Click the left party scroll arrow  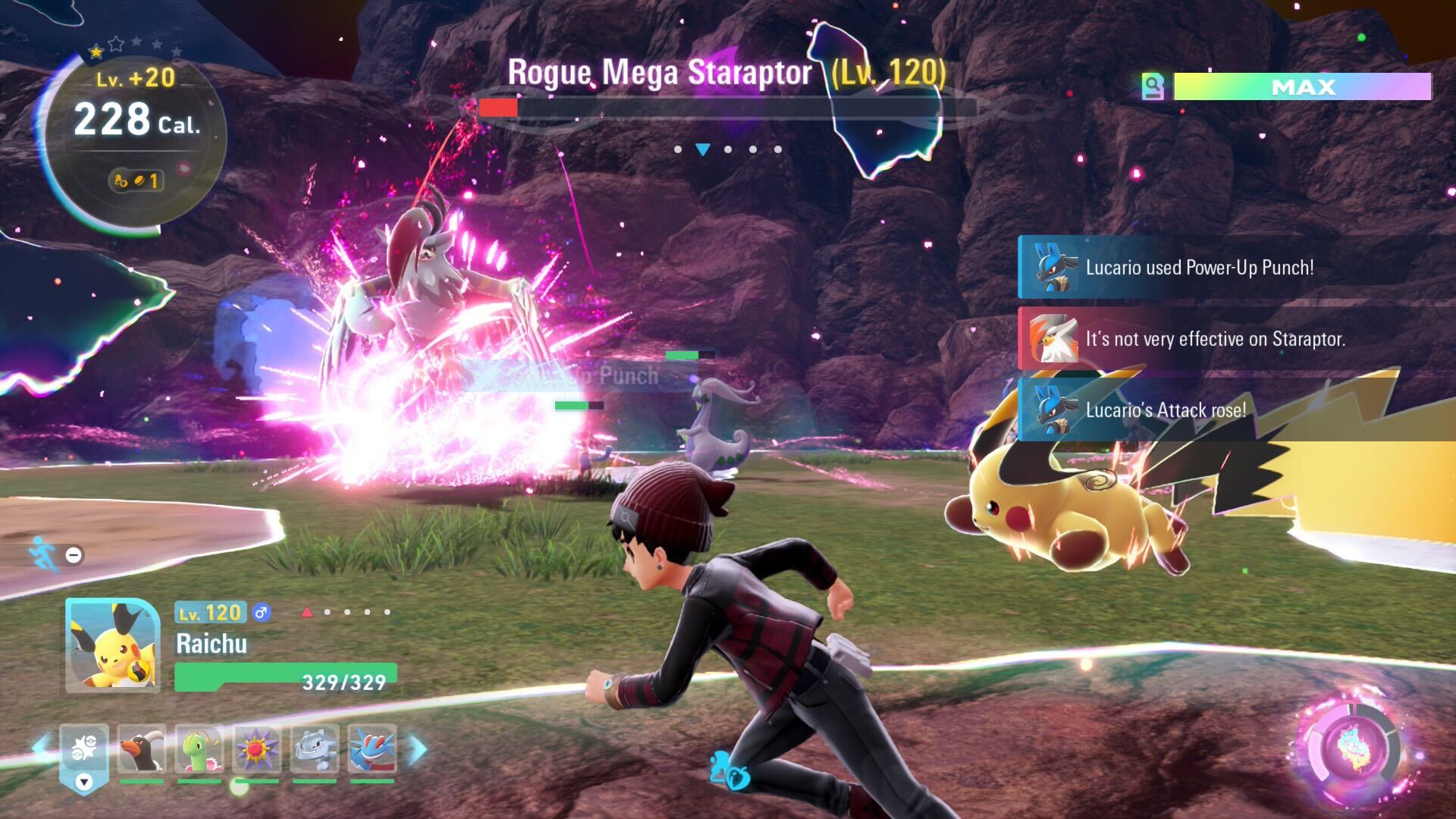[42, 745]
